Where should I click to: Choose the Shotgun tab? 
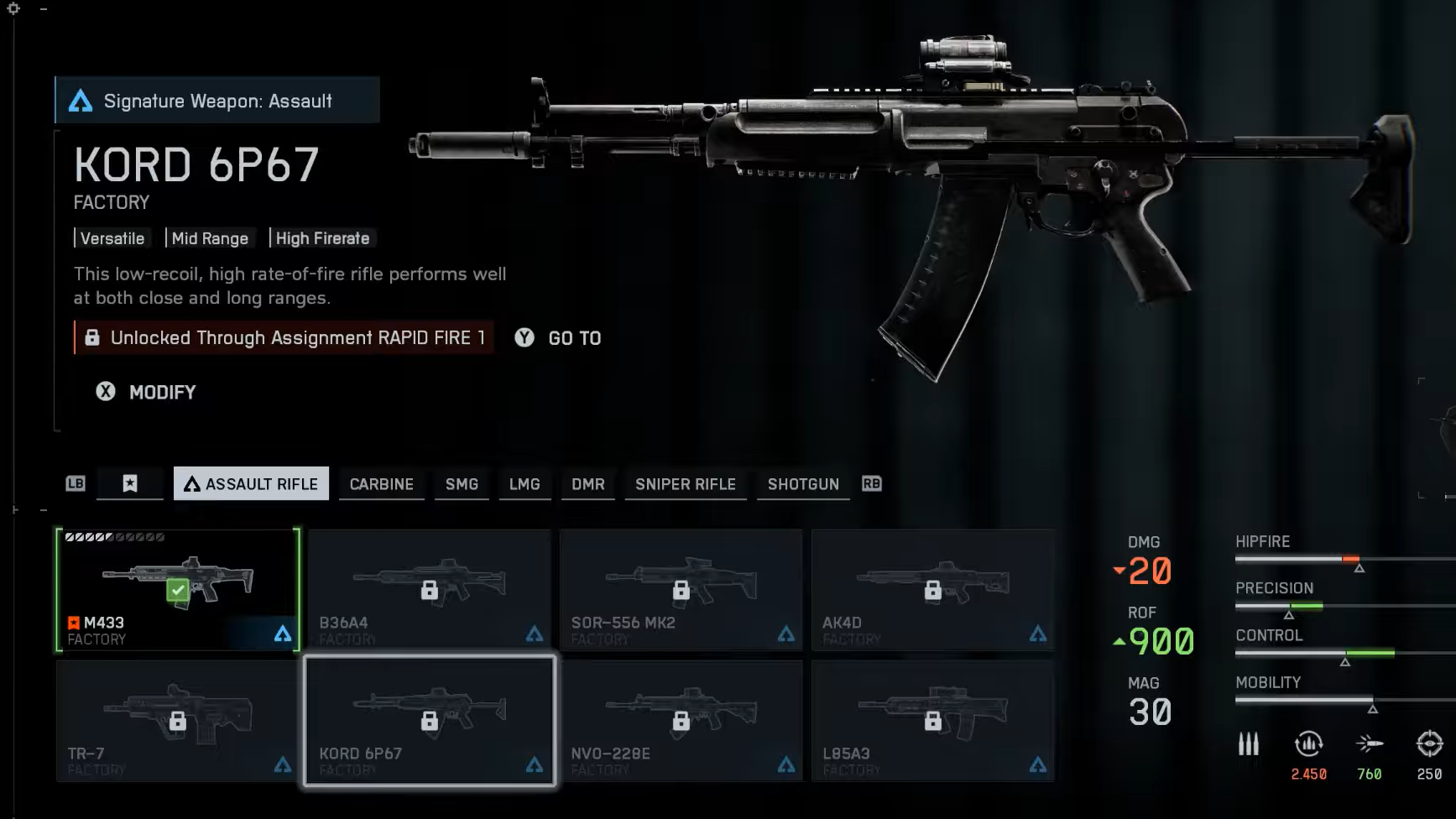803,484
